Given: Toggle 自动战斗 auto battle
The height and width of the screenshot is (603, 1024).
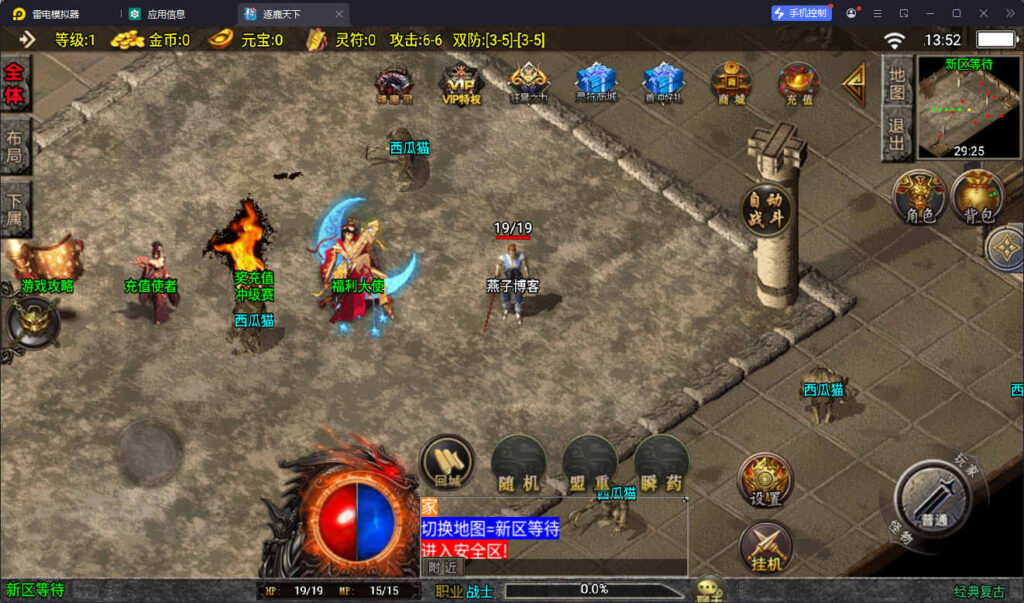Looking at the screenshot, I should [767, 209].
